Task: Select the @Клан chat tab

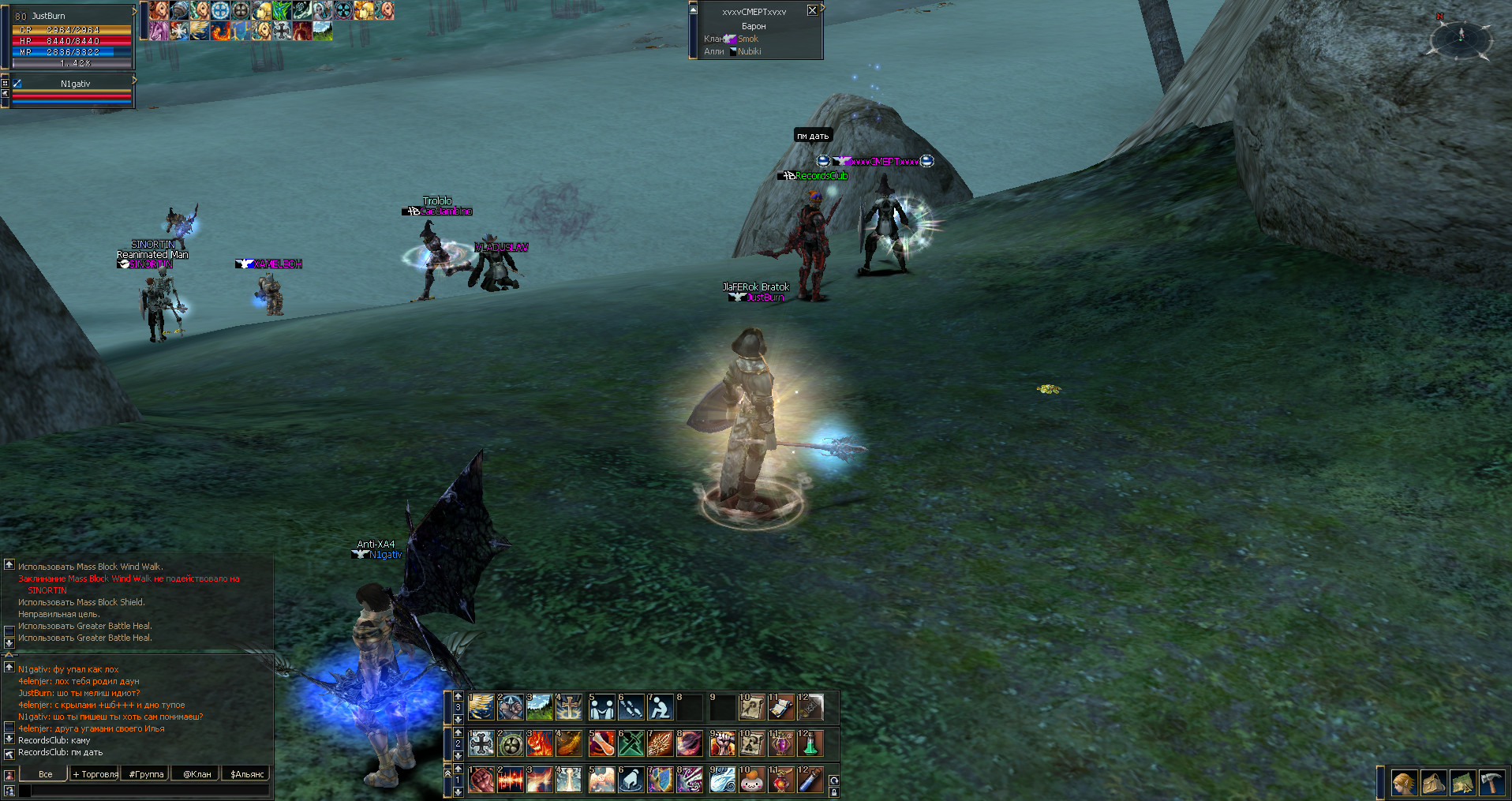Action: tap(196, 774)
